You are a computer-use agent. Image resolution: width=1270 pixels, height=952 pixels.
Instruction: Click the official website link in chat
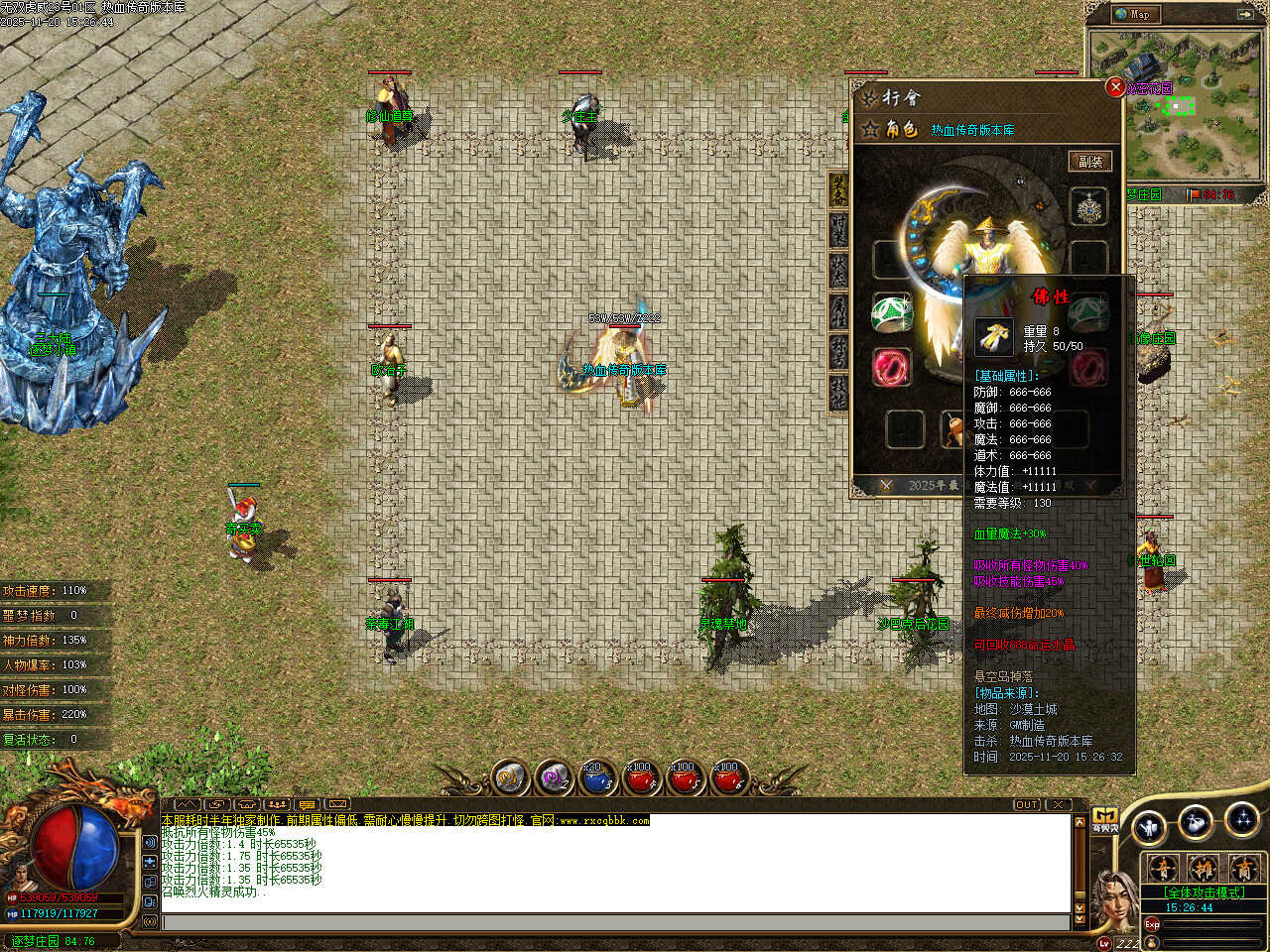pos(603,821)
